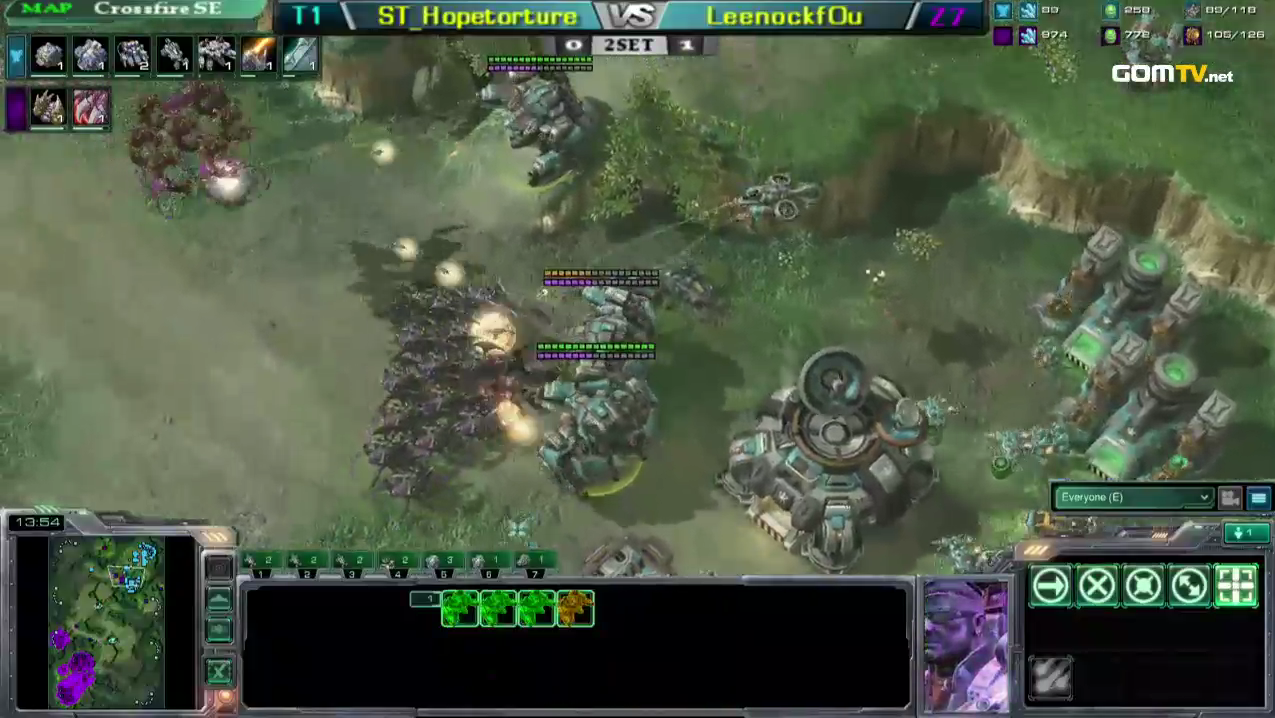
Task: Issue the Stop command
Action: (x=1097, y=586)
